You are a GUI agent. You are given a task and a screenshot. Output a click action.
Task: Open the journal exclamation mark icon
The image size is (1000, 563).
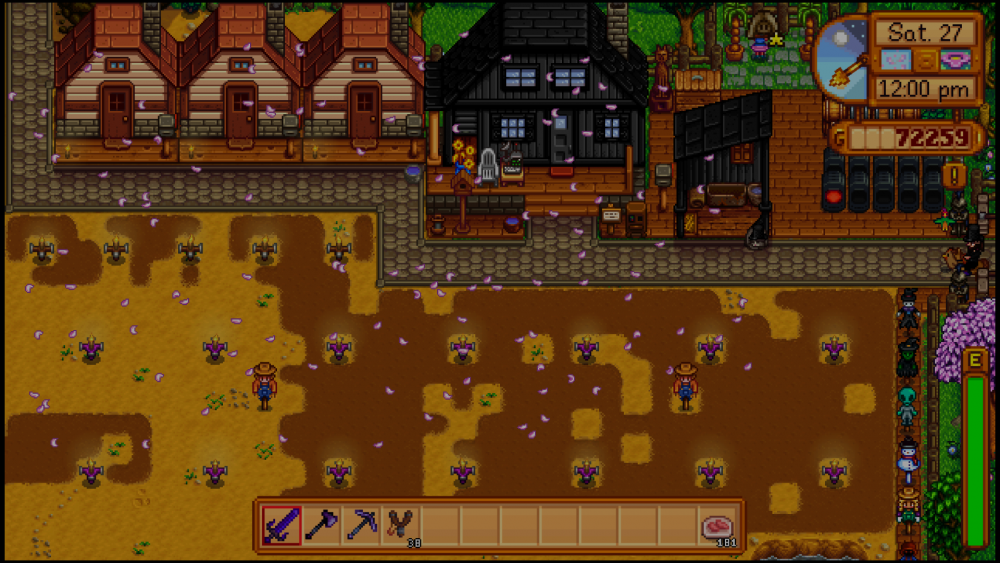click(x=953, y=176)
